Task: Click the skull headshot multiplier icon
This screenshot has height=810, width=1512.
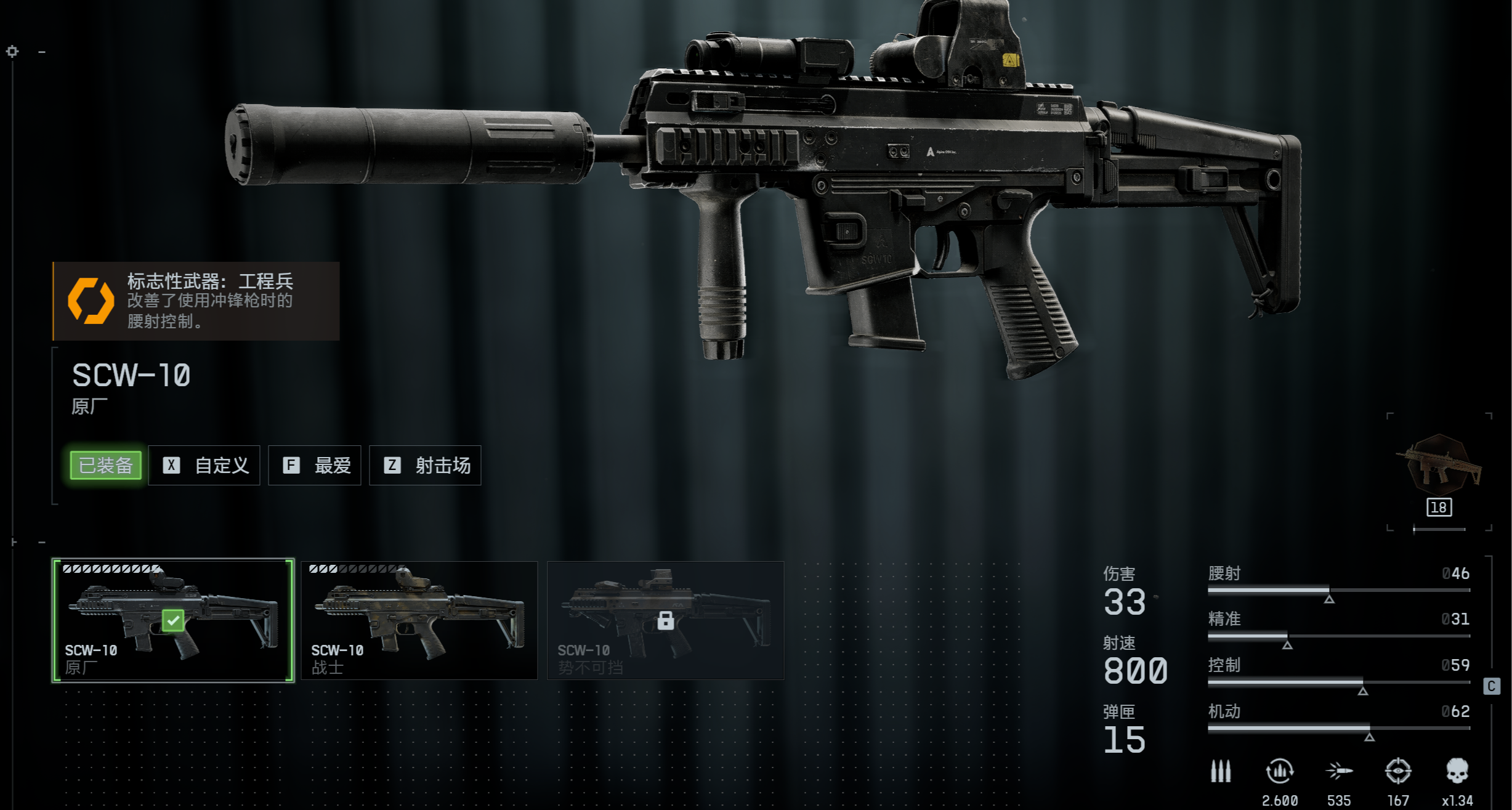Action: click(1457, 771)
